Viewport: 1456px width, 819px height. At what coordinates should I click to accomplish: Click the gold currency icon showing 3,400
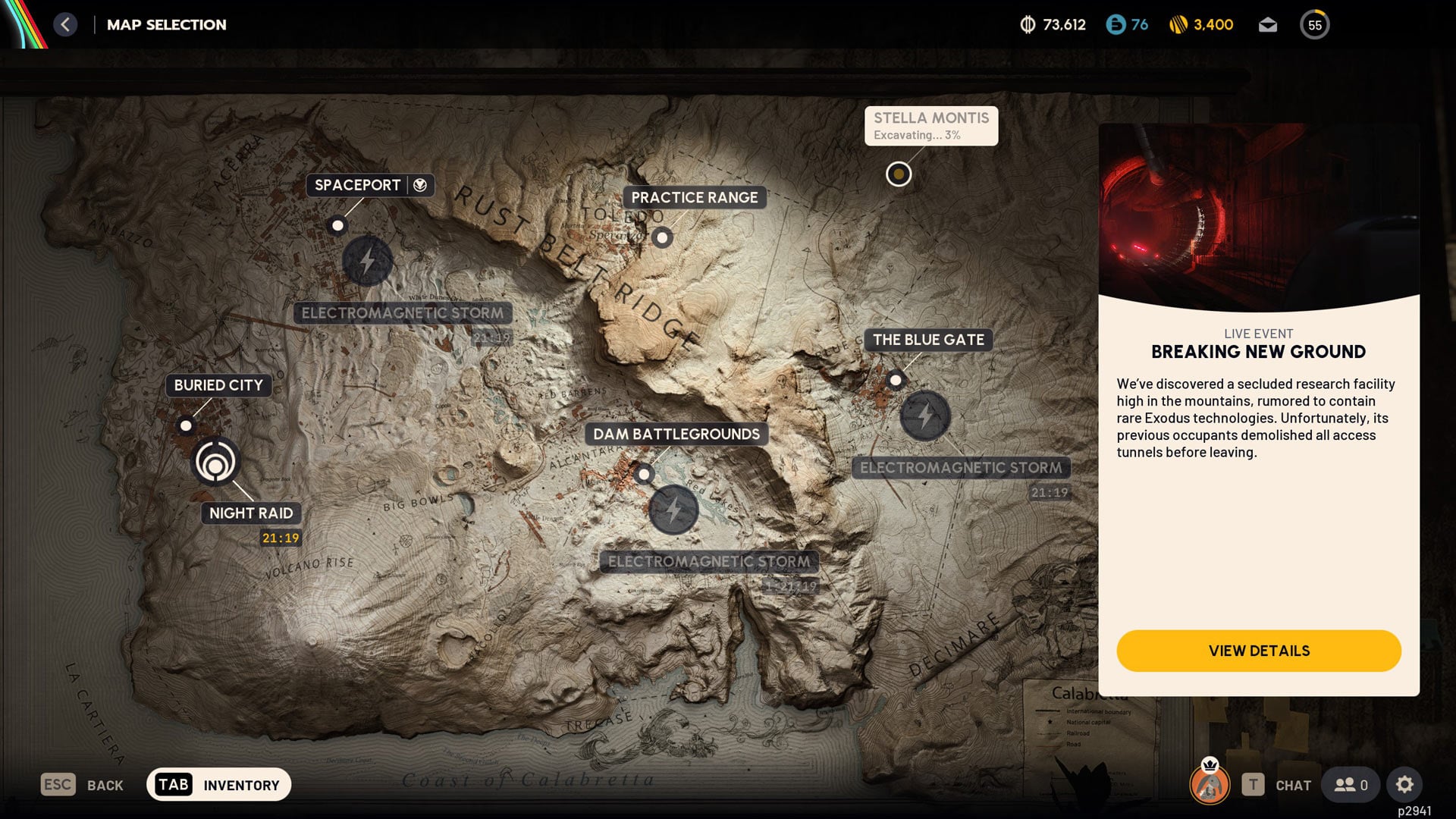1177,24
